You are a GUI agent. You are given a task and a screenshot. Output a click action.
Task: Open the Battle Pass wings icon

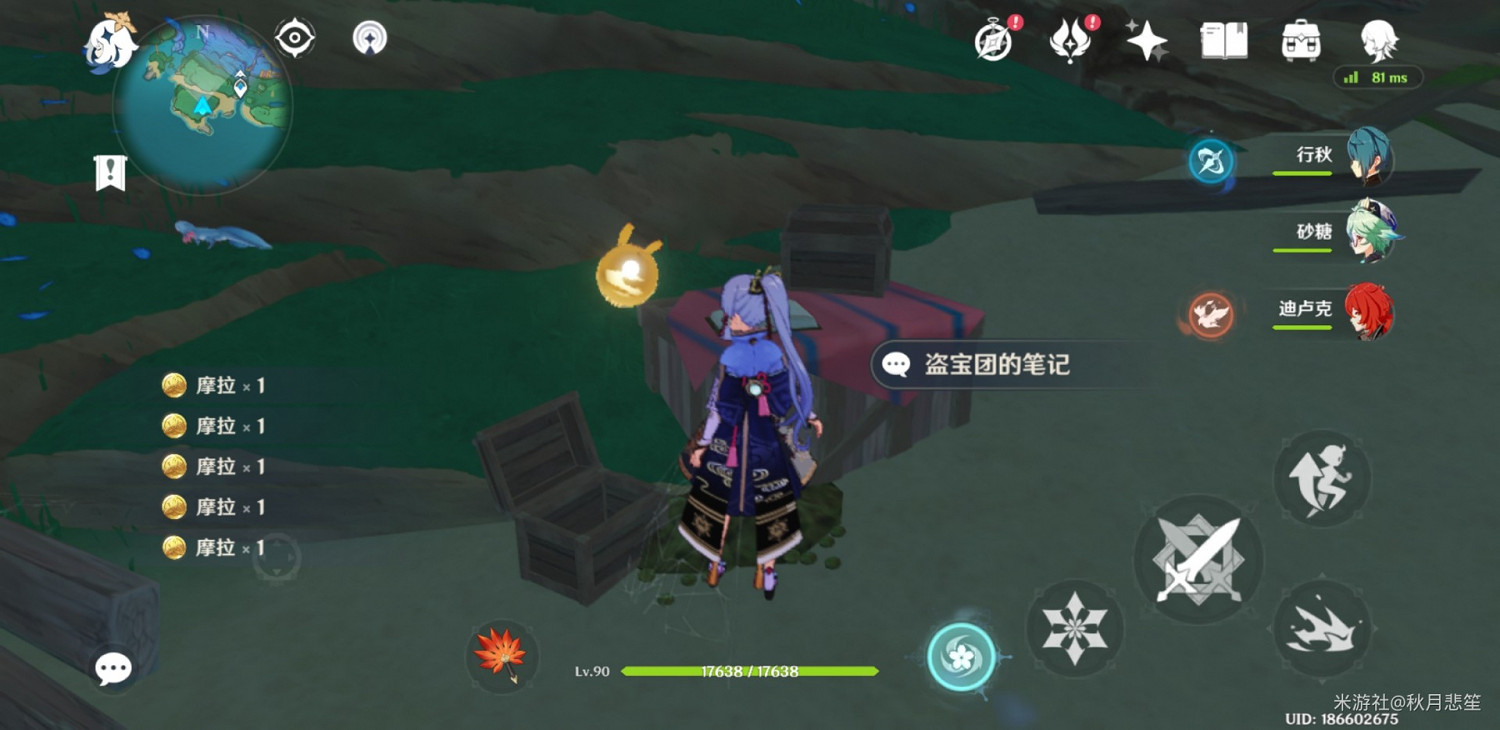click(x=1072, y=40)
